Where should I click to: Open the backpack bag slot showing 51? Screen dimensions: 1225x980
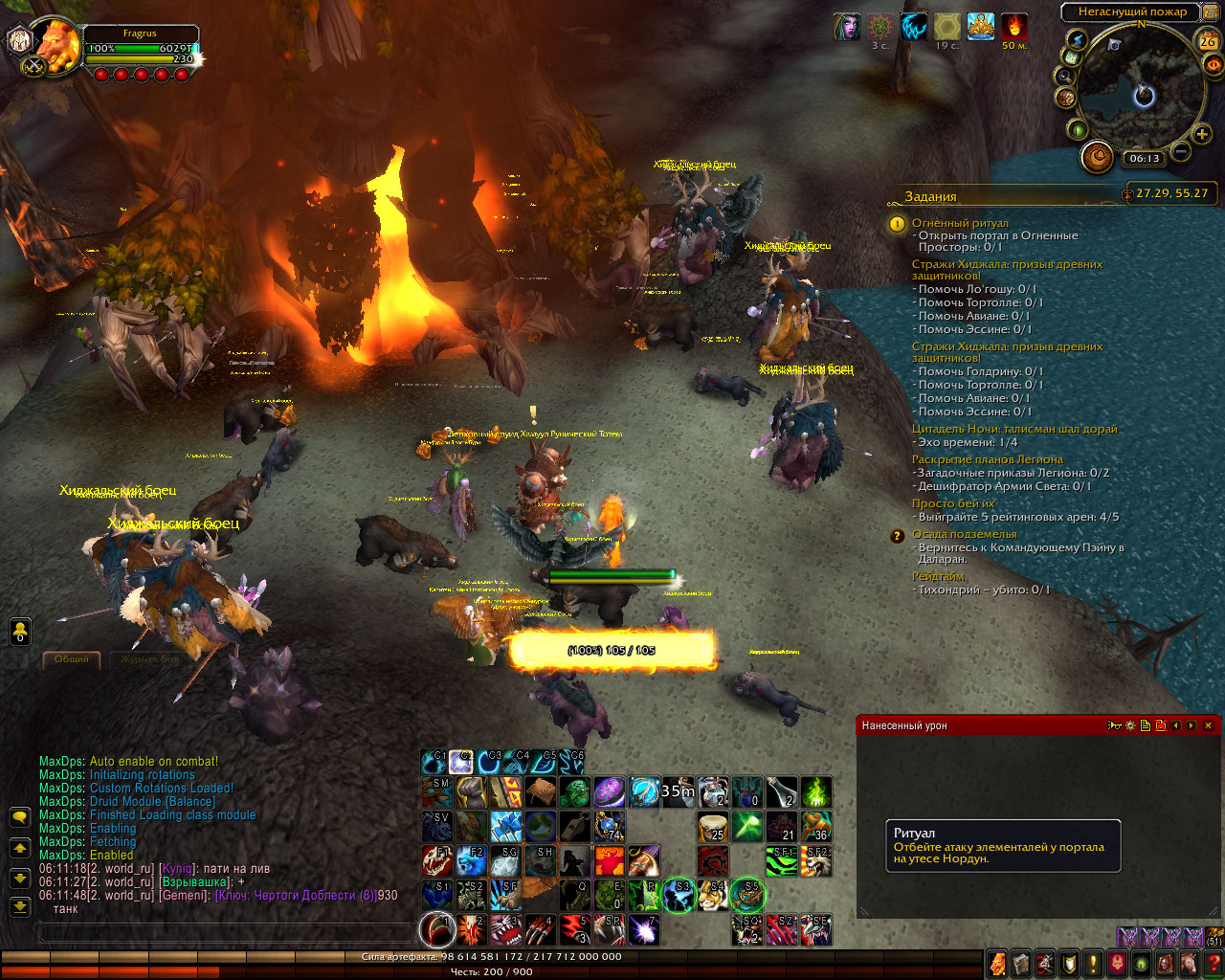1214,937
